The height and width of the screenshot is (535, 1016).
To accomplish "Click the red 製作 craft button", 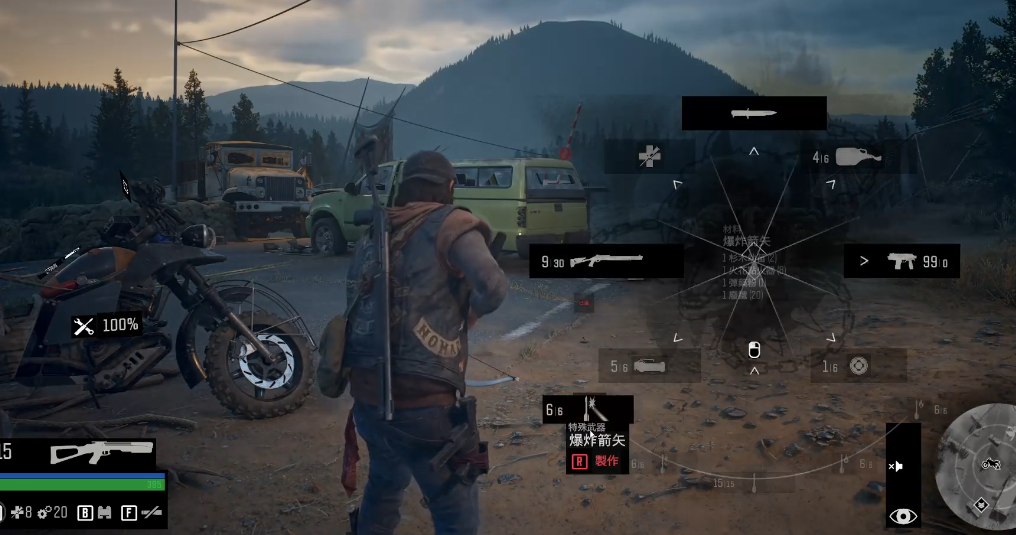I will [x=597, y=461].
